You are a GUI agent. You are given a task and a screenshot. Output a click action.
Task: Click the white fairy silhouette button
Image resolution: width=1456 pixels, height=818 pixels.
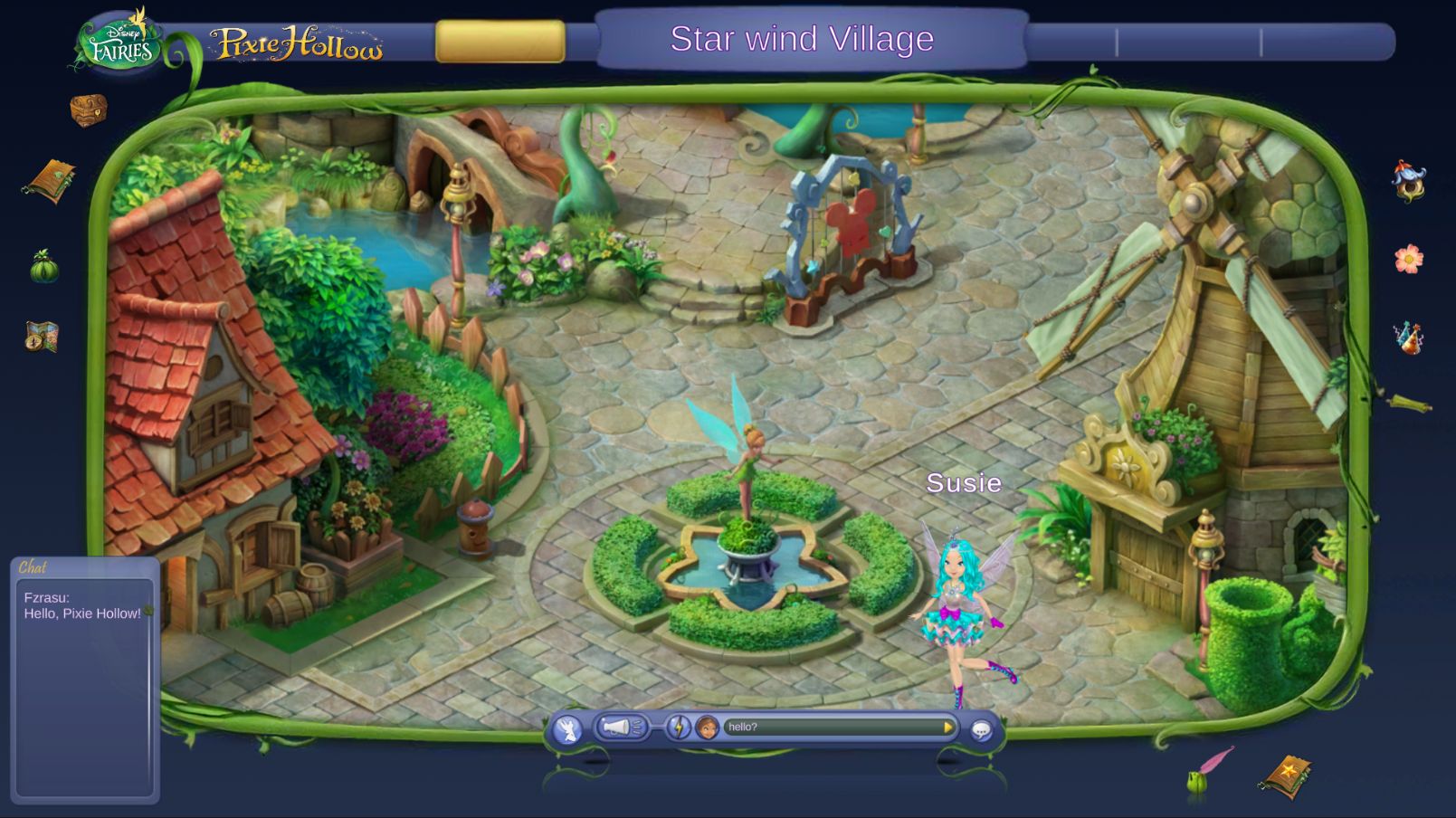coord(567,728)
